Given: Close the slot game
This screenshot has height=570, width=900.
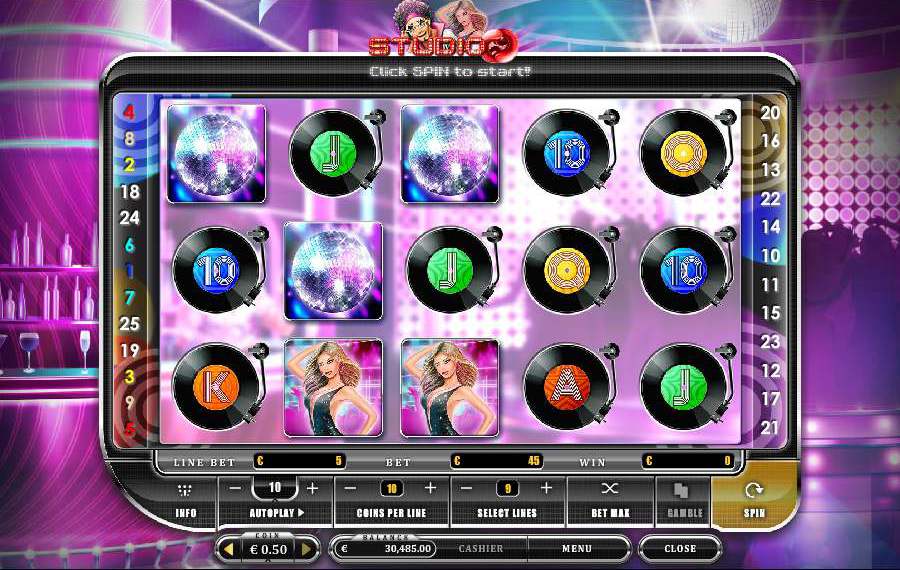Looking at the screenshot, I should point(680,549).
